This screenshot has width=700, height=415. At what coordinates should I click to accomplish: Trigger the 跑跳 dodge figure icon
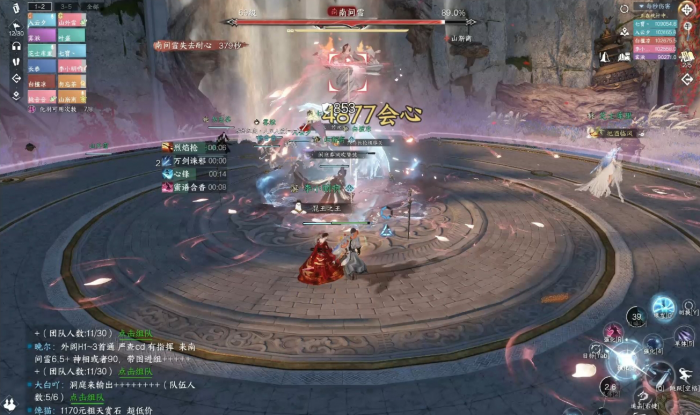pyautogui.click(x=684, y=379)
